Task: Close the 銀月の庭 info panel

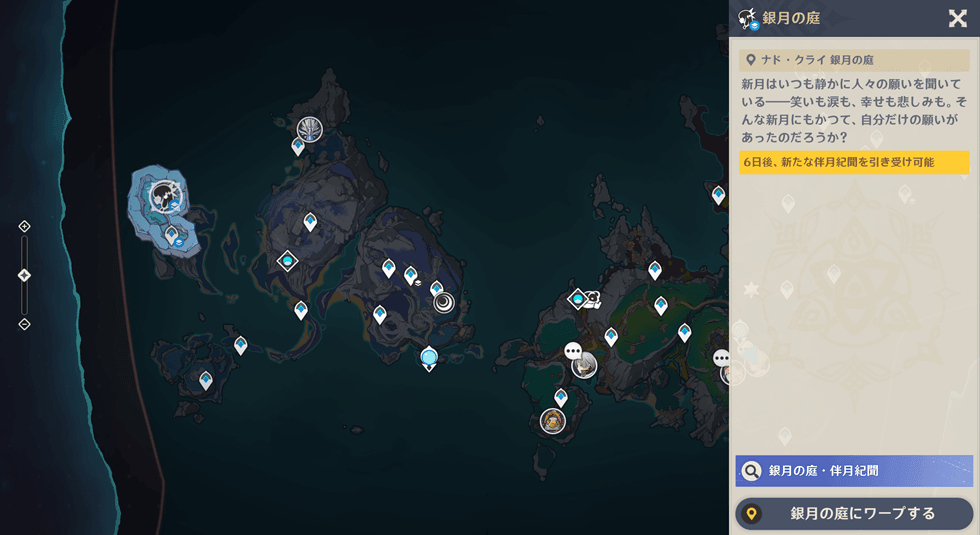Action: pyautogui.click(x=957, y=18)
